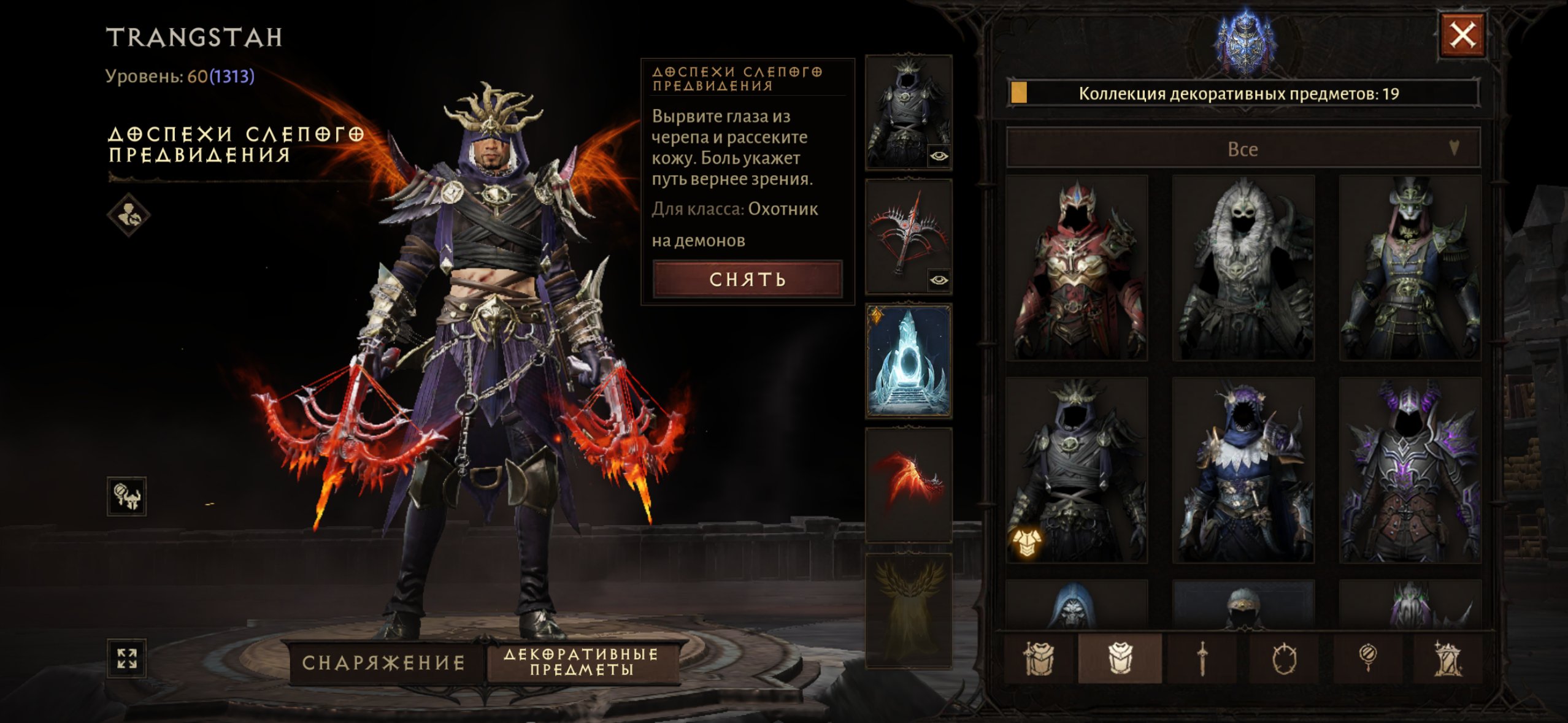Toggle visibility on the equipped armor slot
This screenshot has height=723, width=1568.
pyautogui.click(x=939, y=156)
